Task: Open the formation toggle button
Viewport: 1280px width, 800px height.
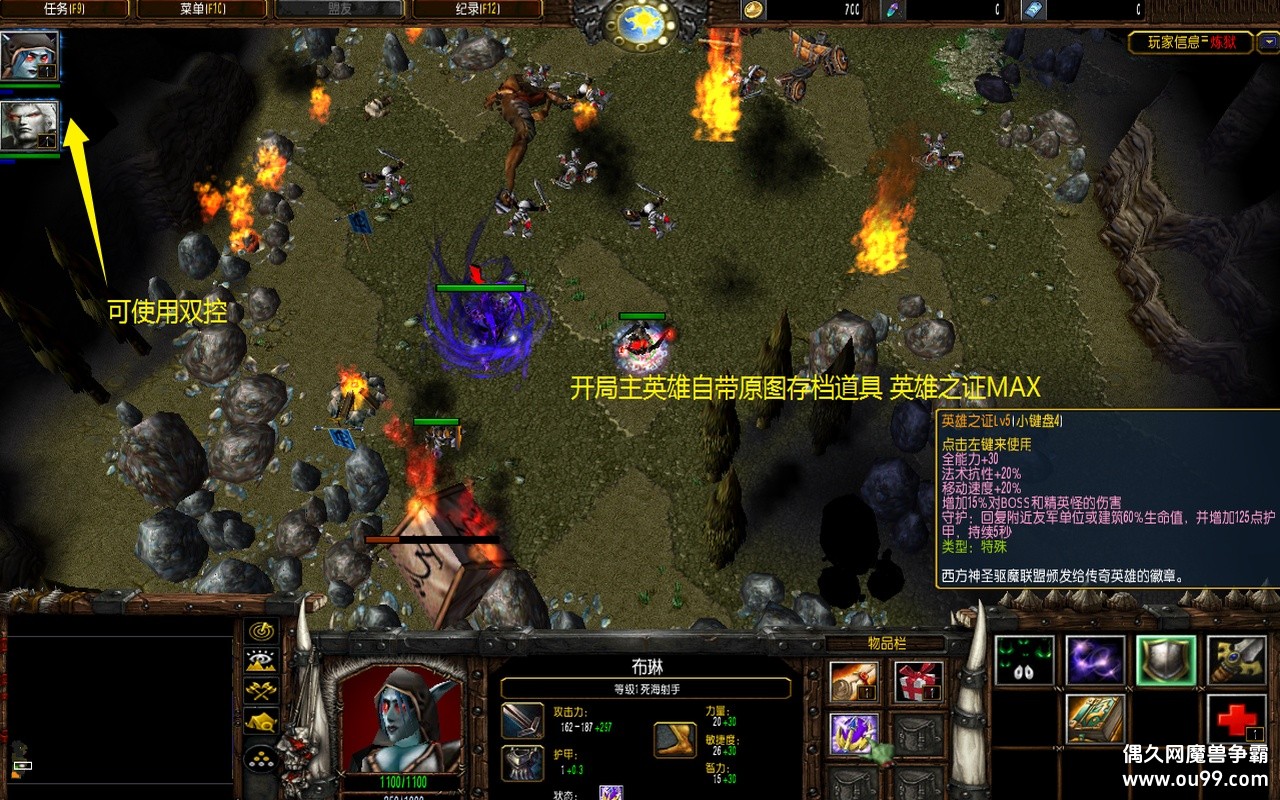Action: 261,758
